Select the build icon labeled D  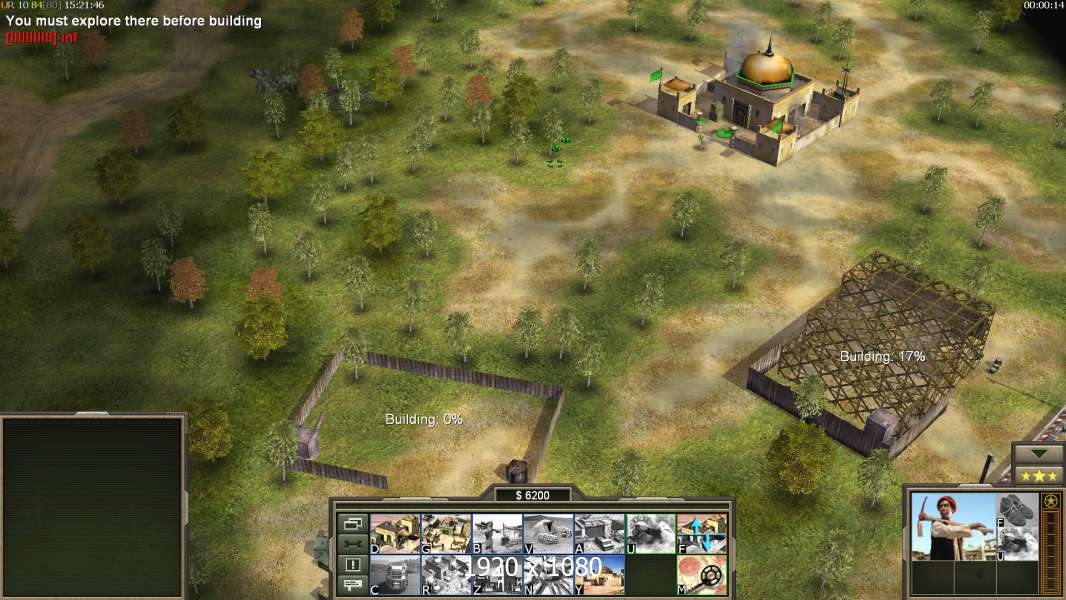pyautogui.click(x=395, y=534)
